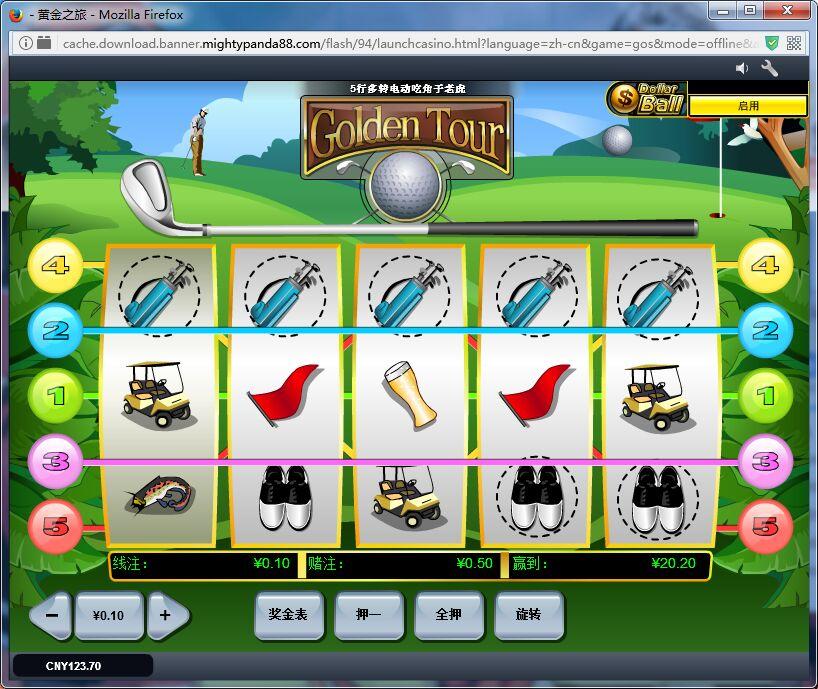Open game settings via the wrench icon

770,68
